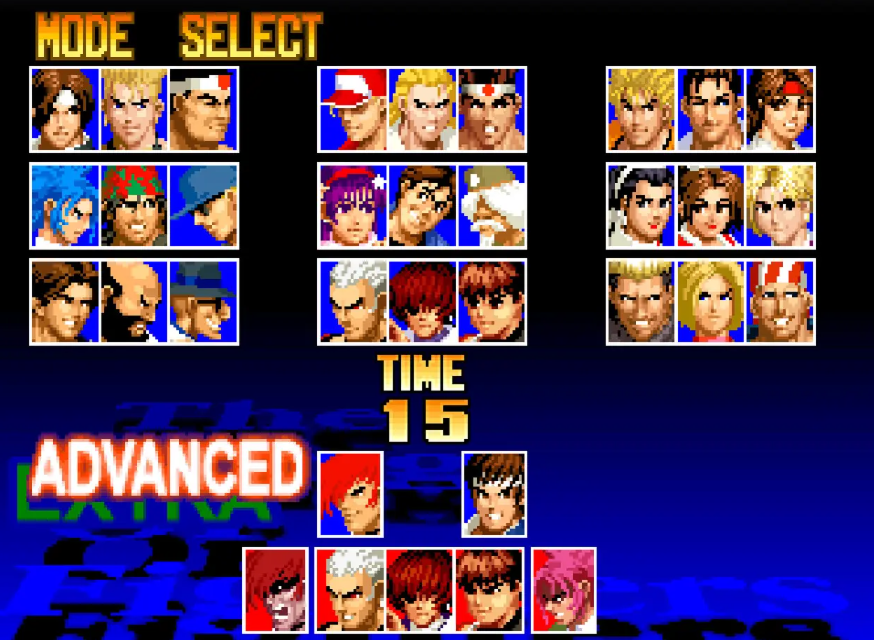Screen dimensions: 874x640
Task: Pick purple-haired Athena's portrait
Action: [x=353, y=206]
